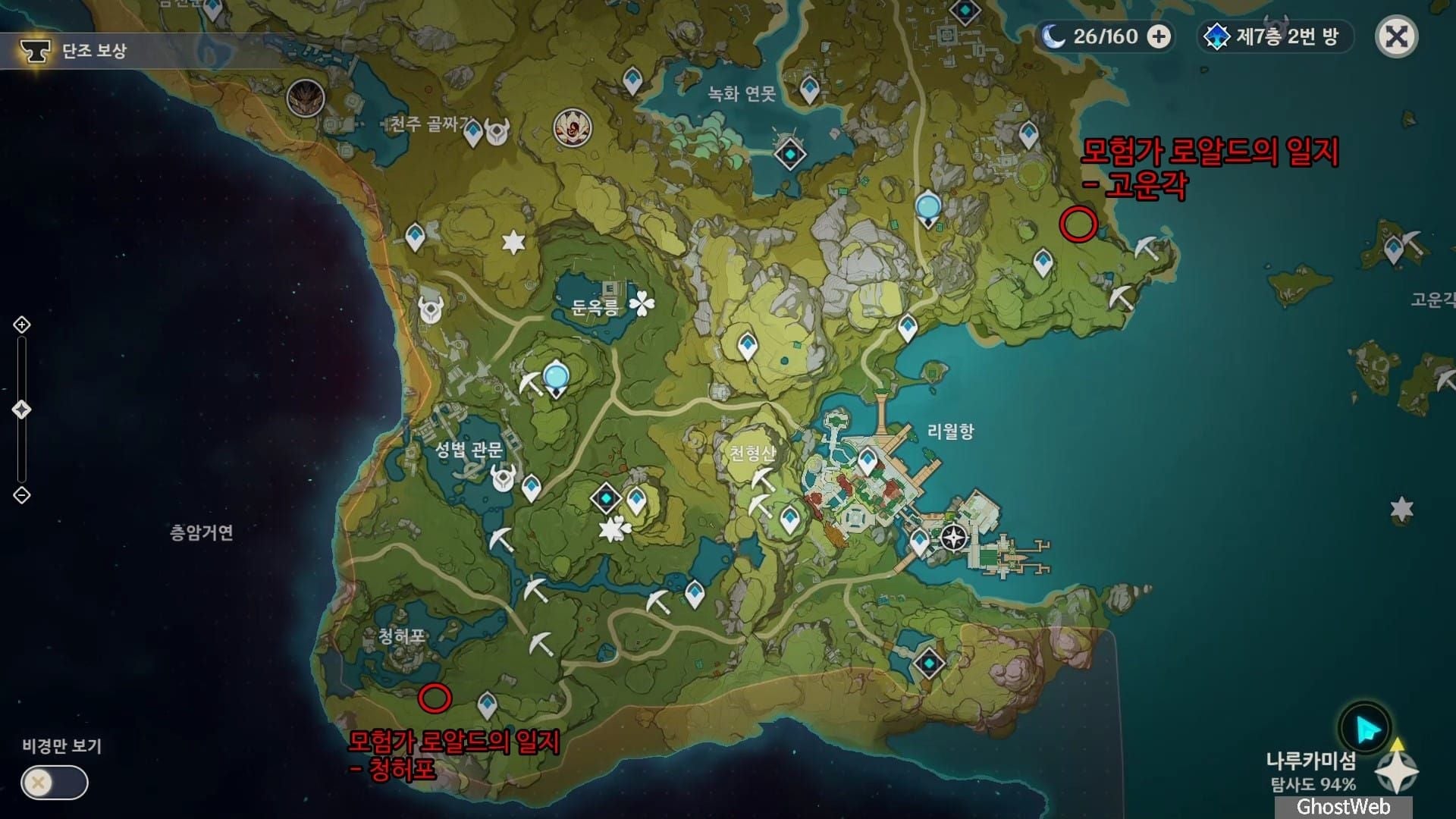Click the anchor icon at 리월항 docks
This screenshot has width=1456, height=819.
952,538
